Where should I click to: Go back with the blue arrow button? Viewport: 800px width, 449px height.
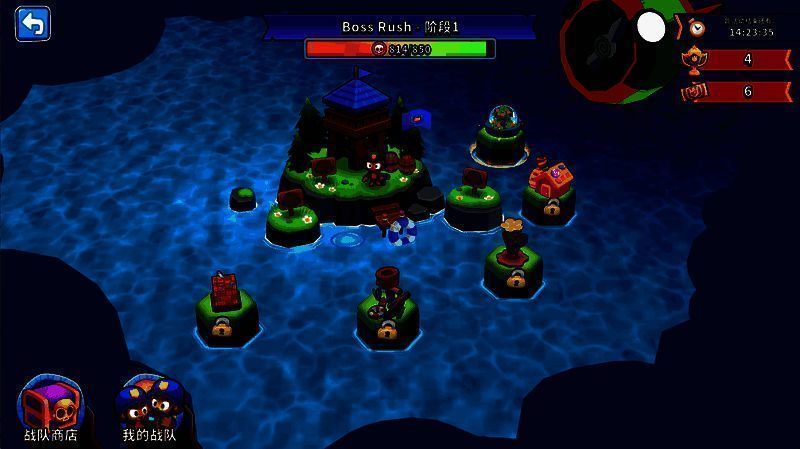coord(33,24)
